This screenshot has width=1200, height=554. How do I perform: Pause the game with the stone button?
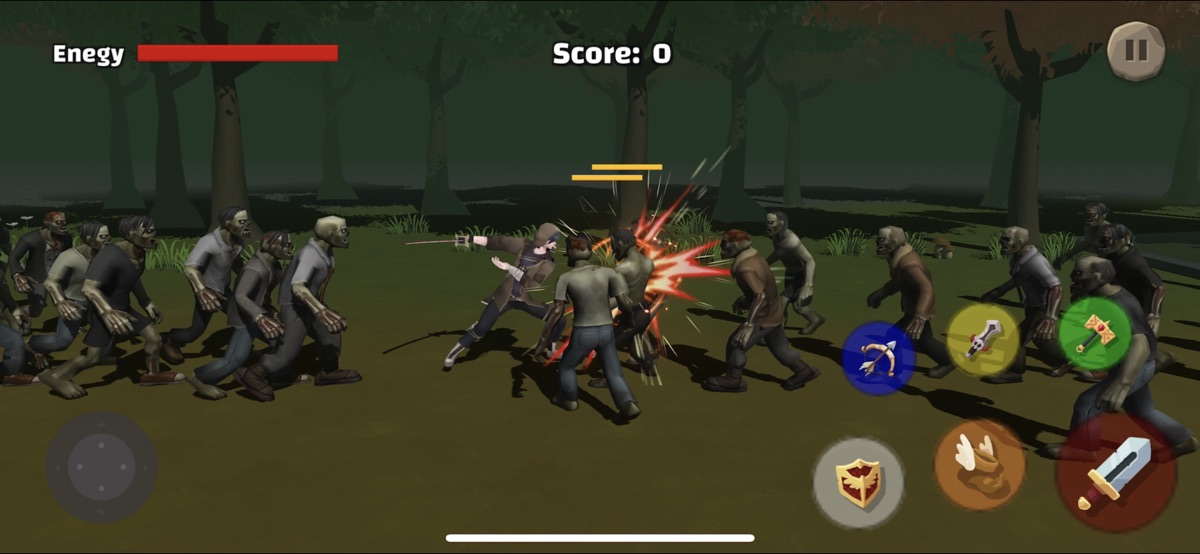(1136, 50)
